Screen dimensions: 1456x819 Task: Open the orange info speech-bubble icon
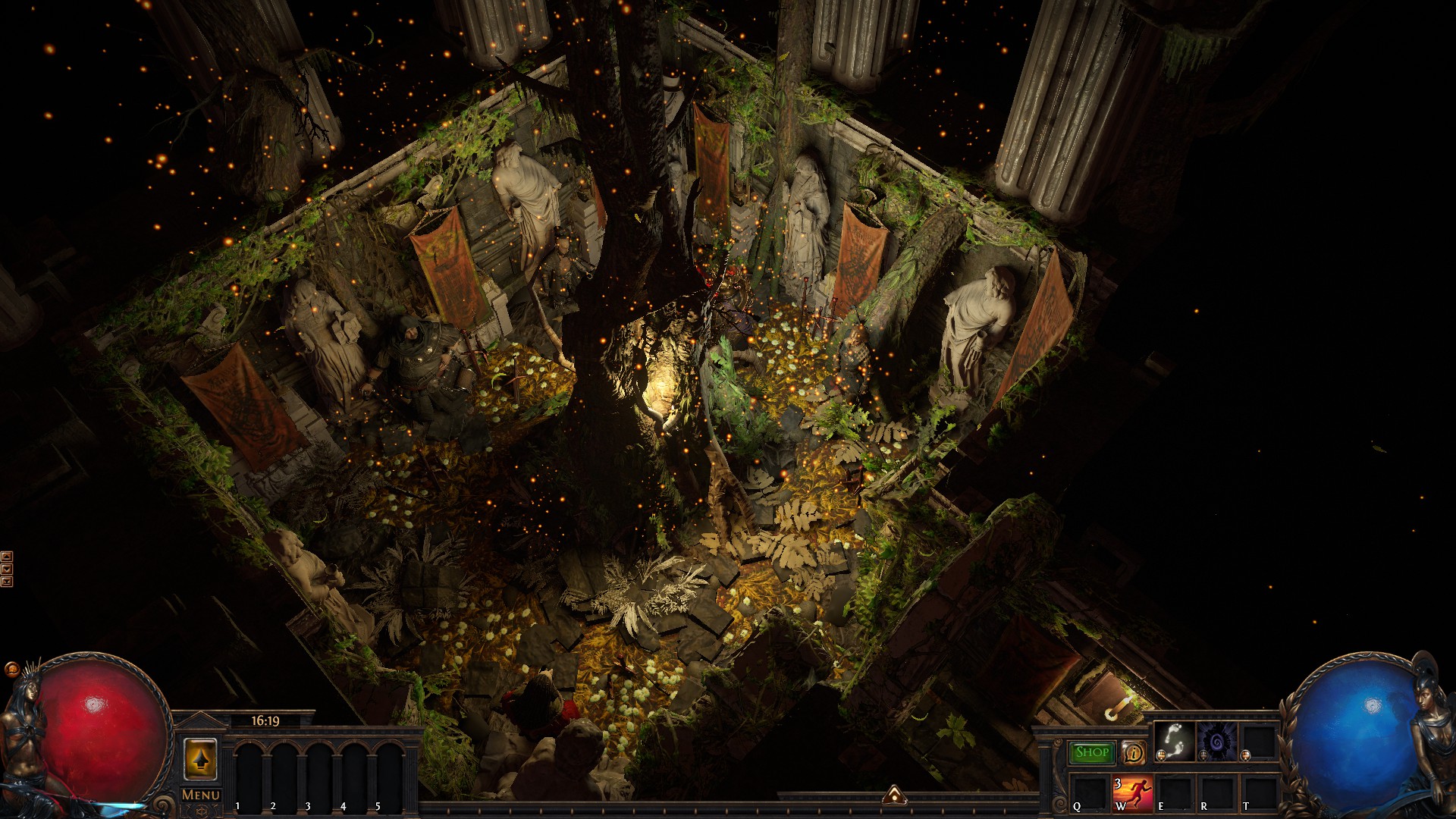(x=1133, y=752)
